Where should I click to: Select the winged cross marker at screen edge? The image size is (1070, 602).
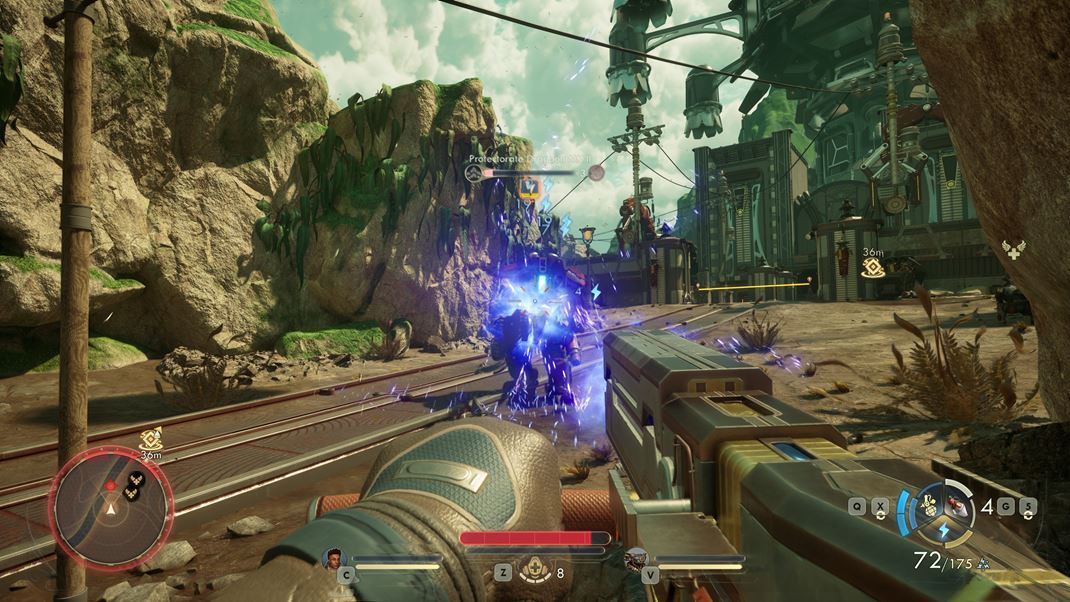[1014, 249]
